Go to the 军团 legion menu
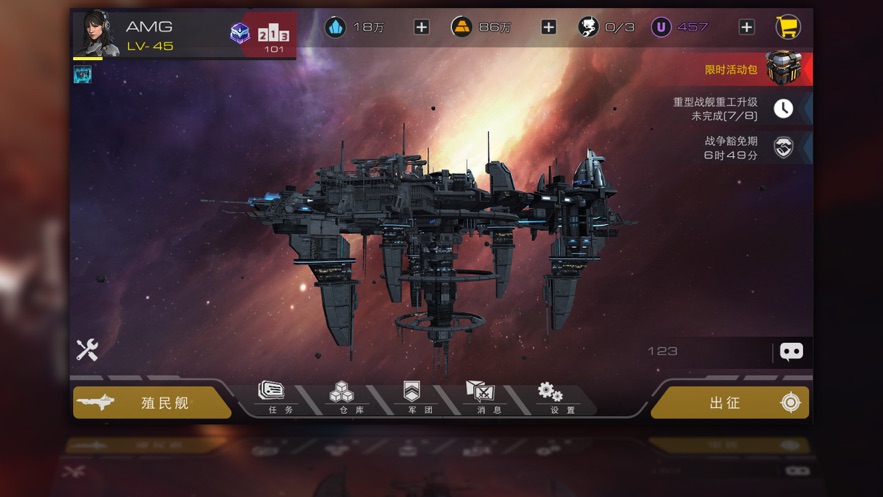 click(412, 397)
